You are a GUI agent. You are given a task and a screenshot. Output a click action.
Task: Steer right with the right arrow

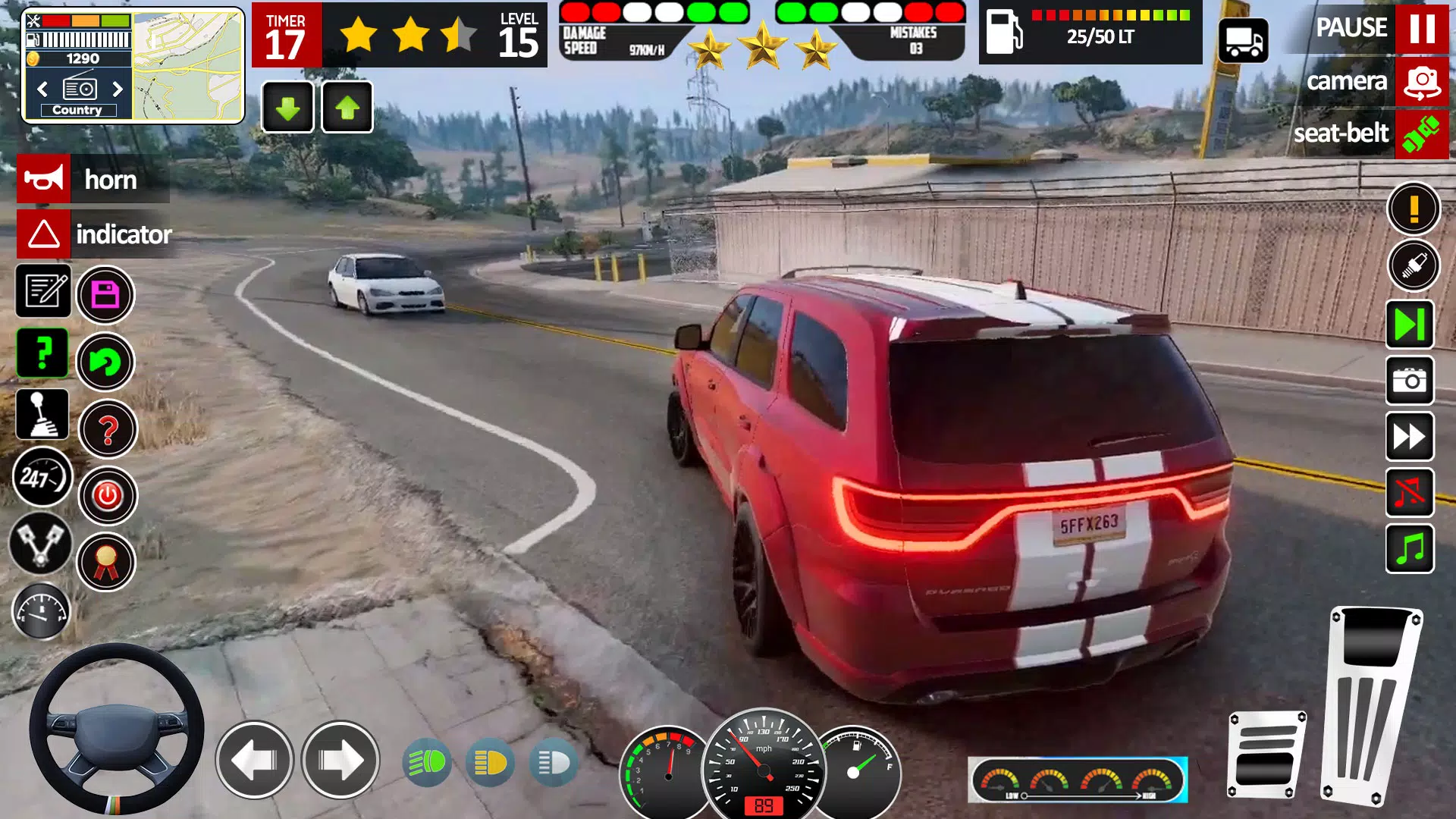click(340, 760)
